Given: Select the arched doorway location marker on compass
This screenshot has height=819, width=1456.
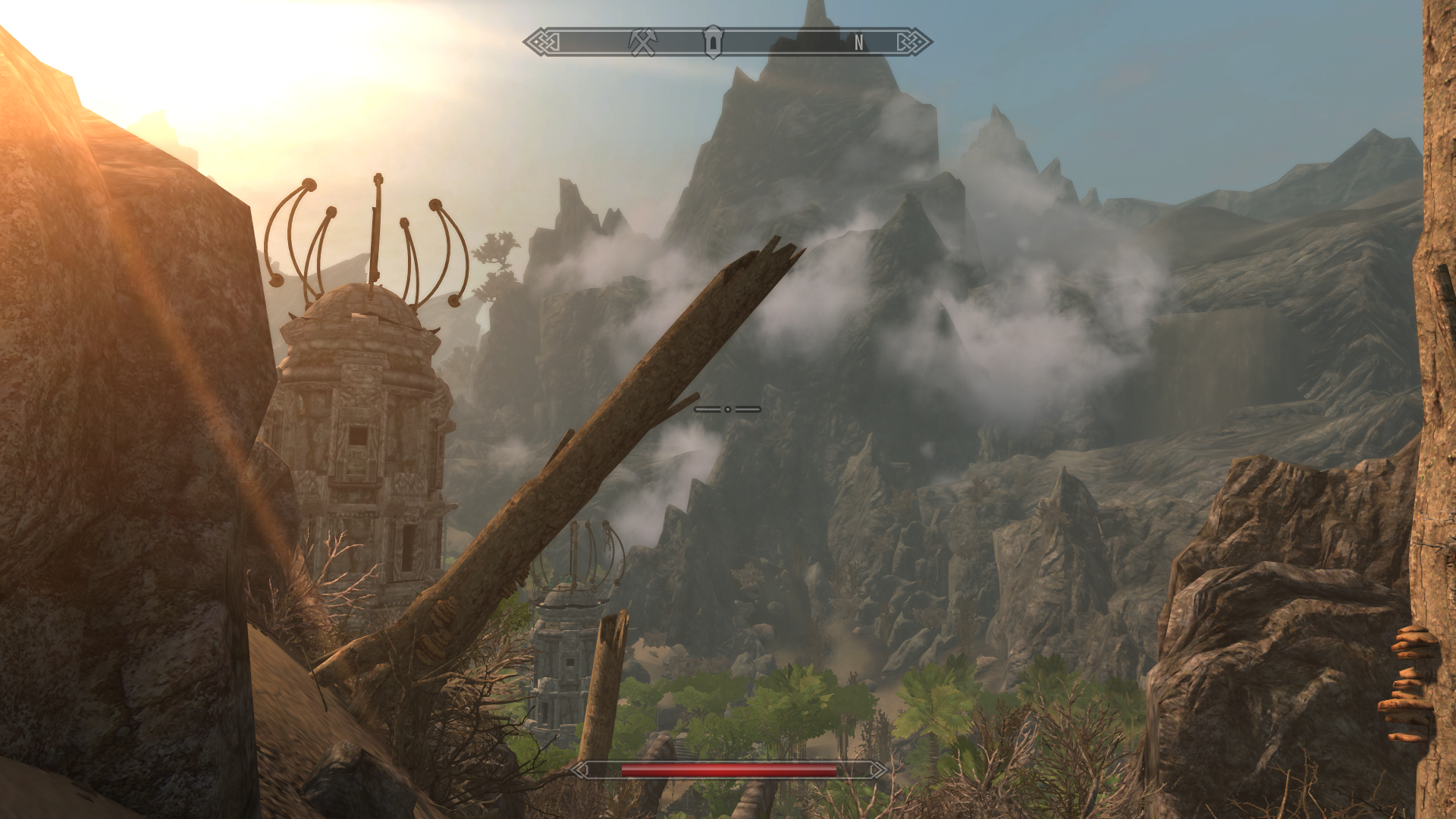Looking at the screenshot, I should tap(713, 42).
